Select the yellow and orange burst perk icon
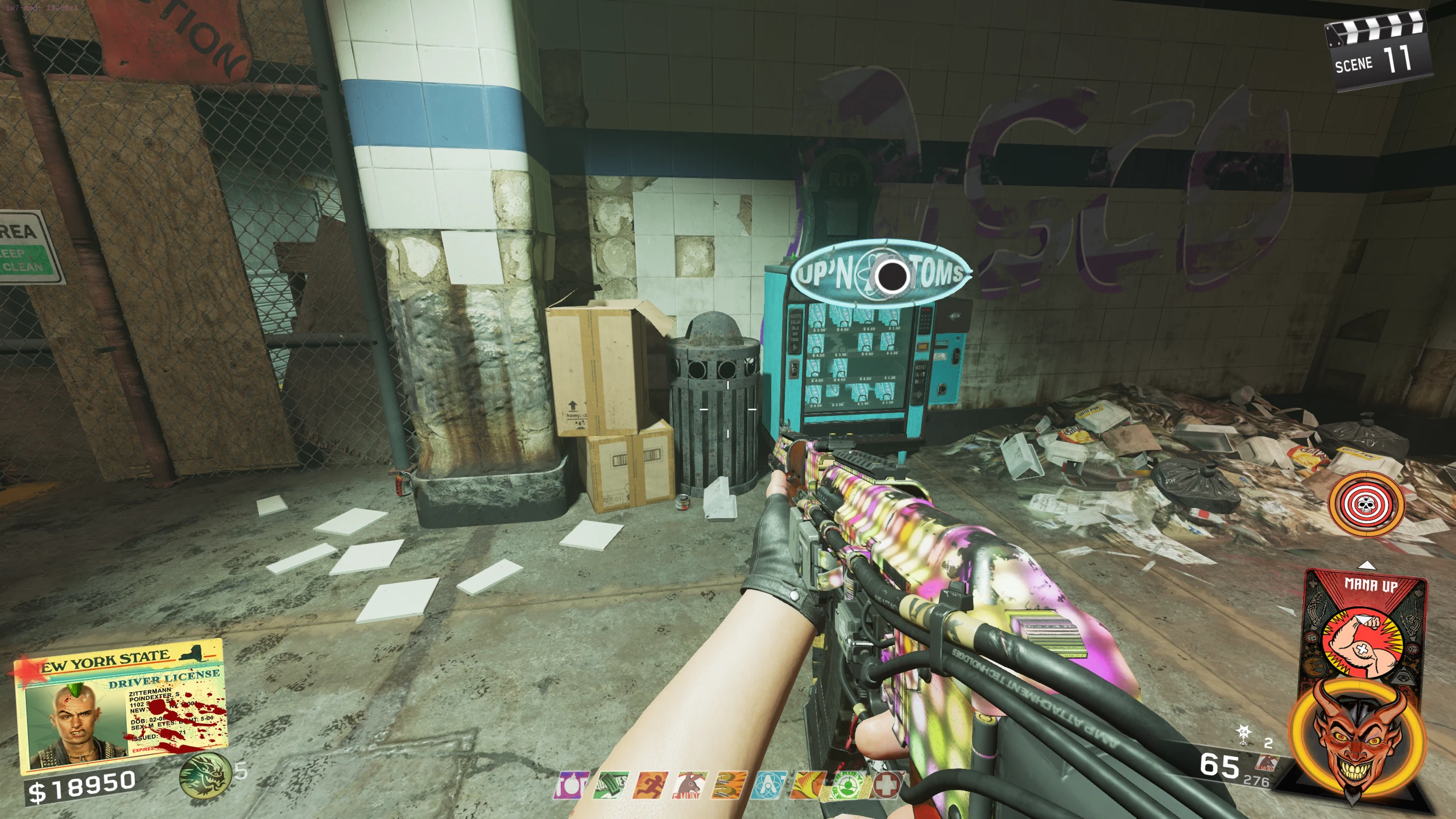 tap(809, 785)
